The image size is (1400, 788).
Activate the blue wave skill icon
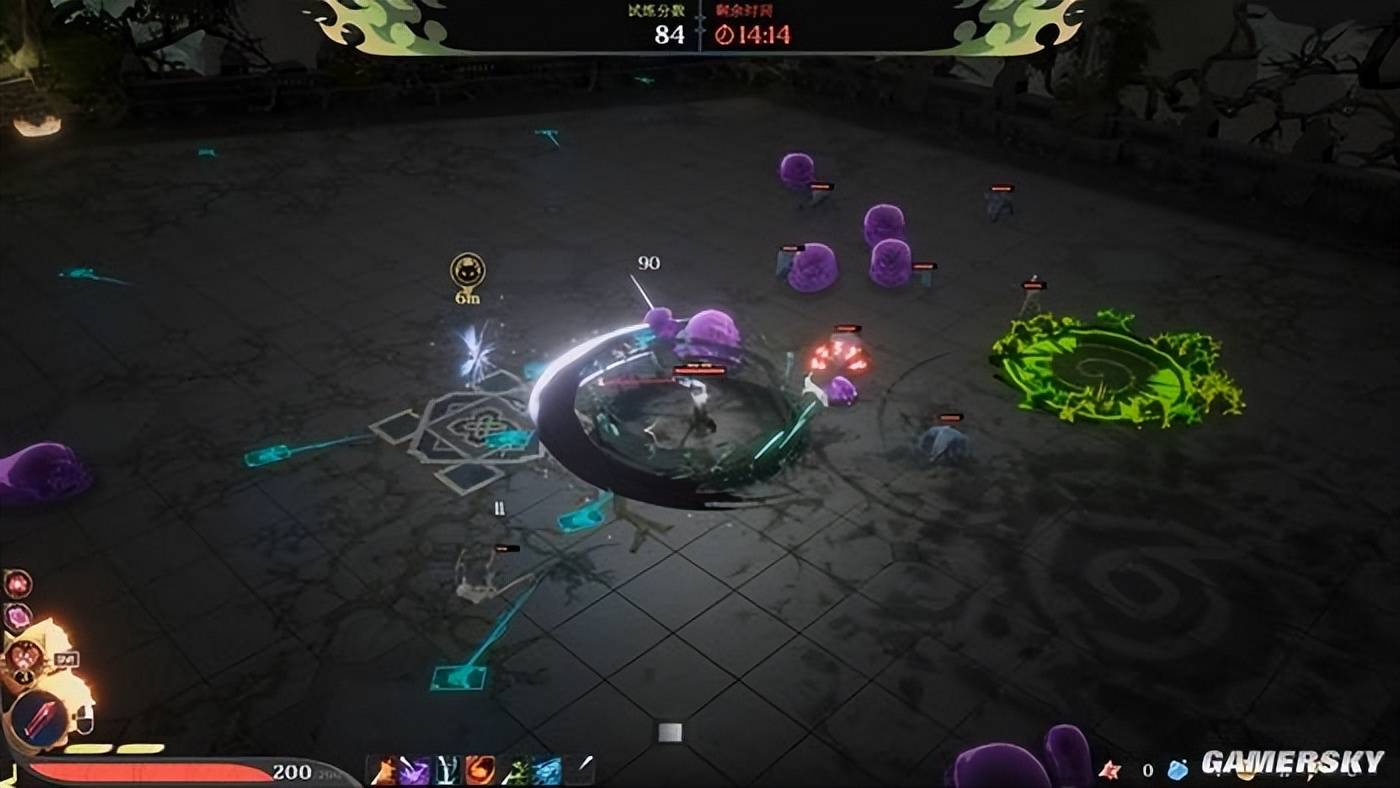coord(546,771)
